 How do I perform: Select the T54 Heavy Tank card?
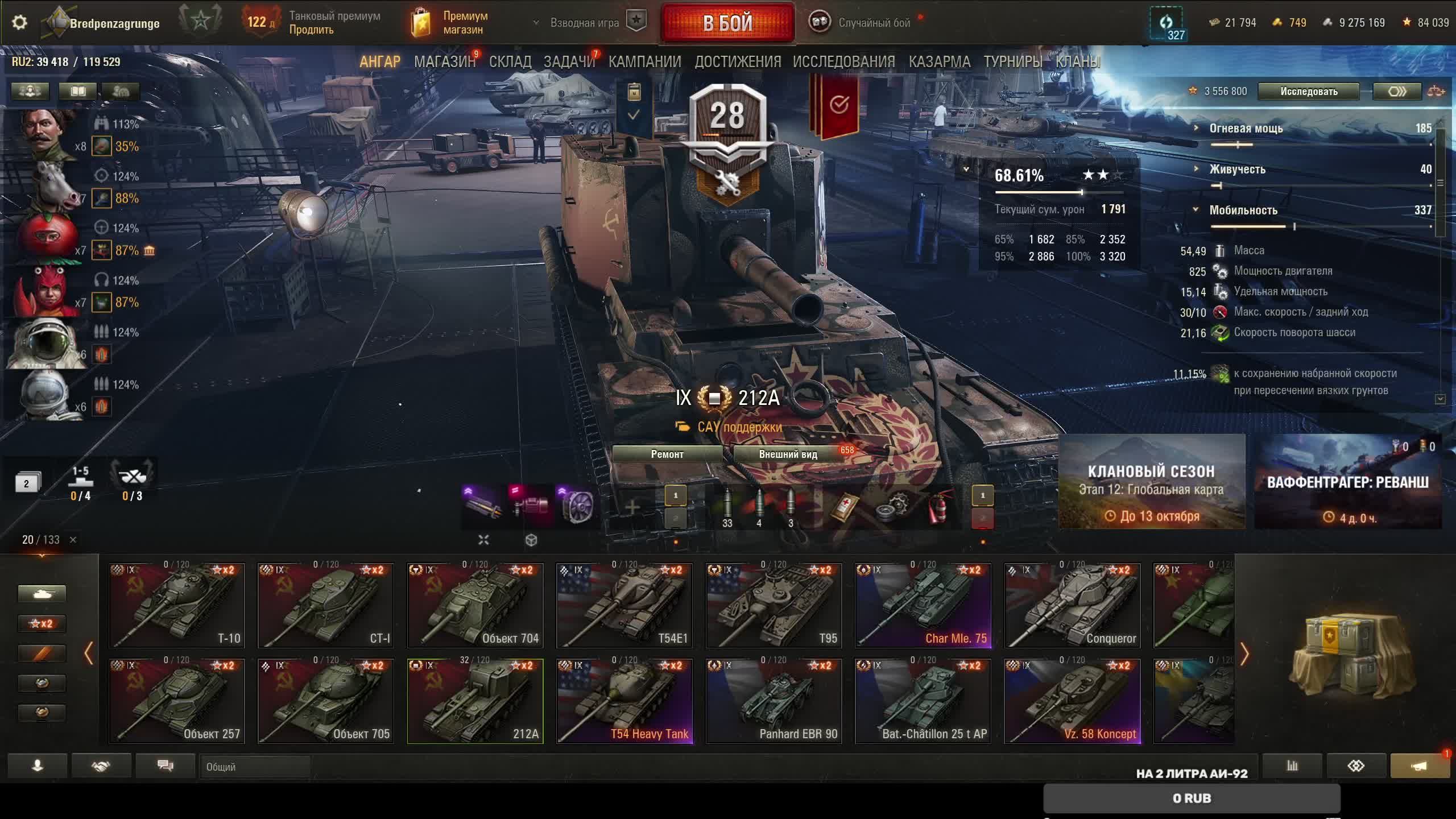click(x=624, y=701)
